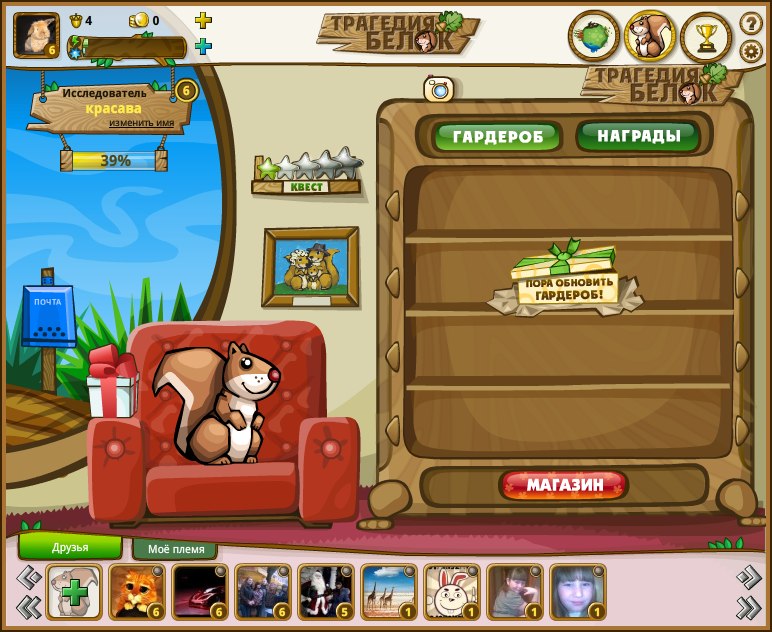Open the green planet play button
772x632 pixels.
594,37
